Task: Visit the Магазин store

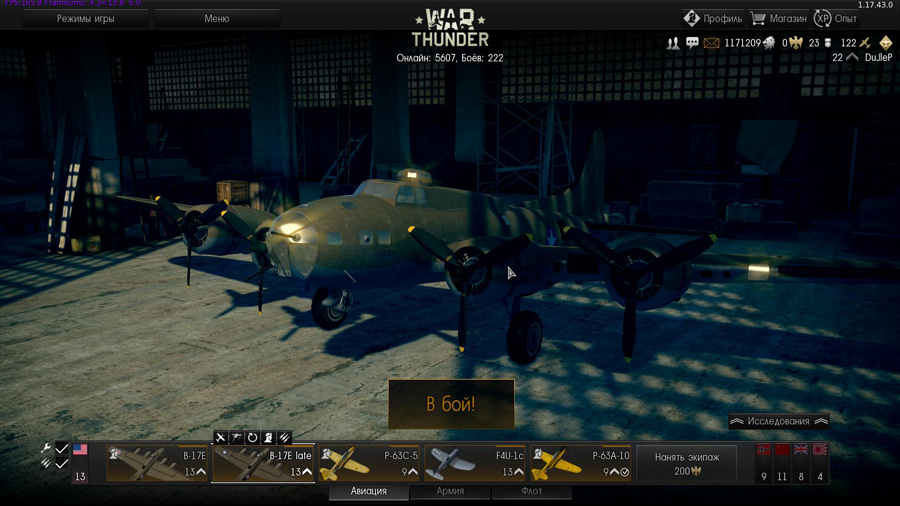Action: tap(778, 18)
